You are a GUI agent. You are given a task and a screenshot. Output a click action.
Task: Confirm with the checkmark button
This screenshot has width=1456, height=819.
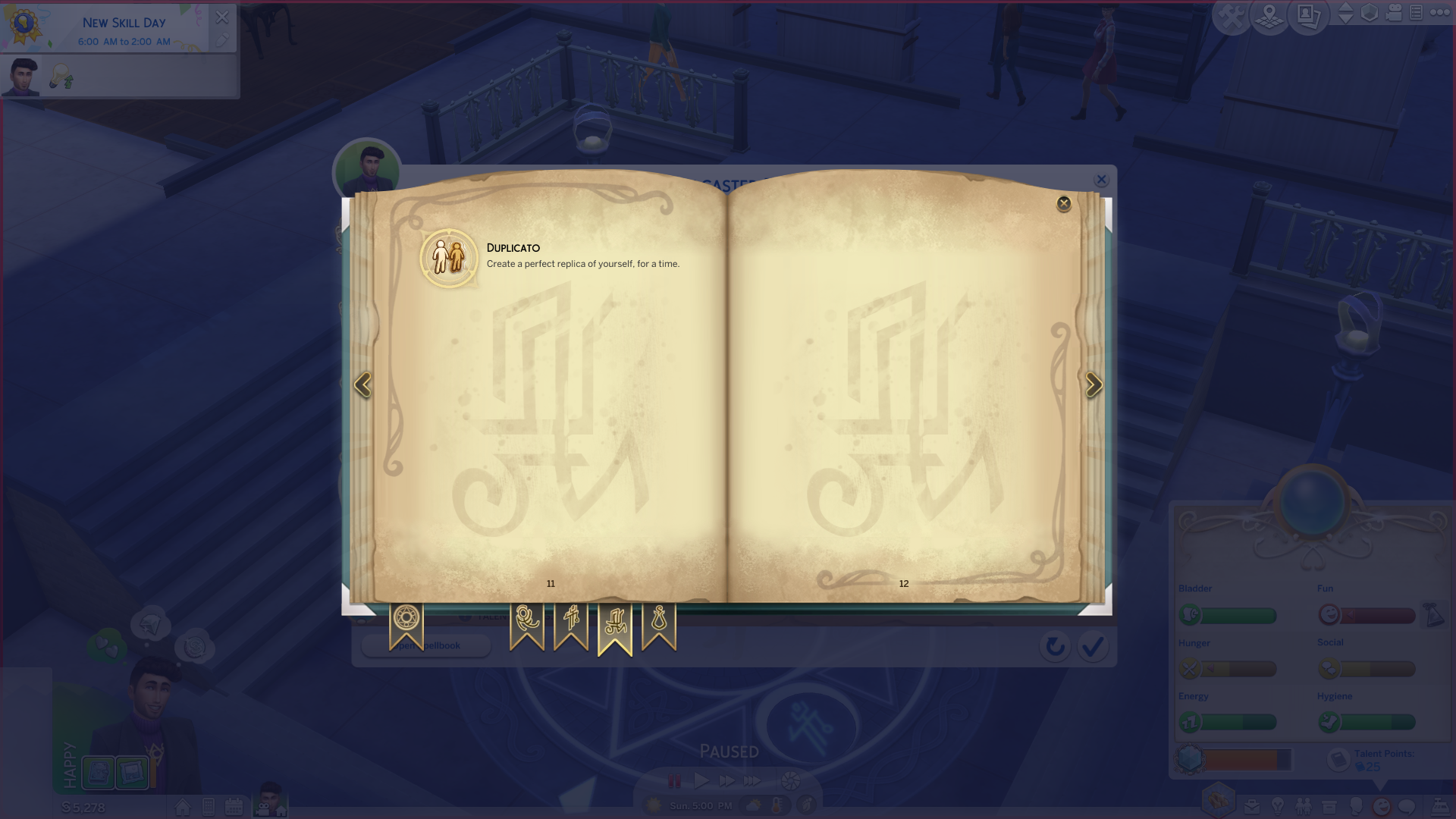point(1092,647)
